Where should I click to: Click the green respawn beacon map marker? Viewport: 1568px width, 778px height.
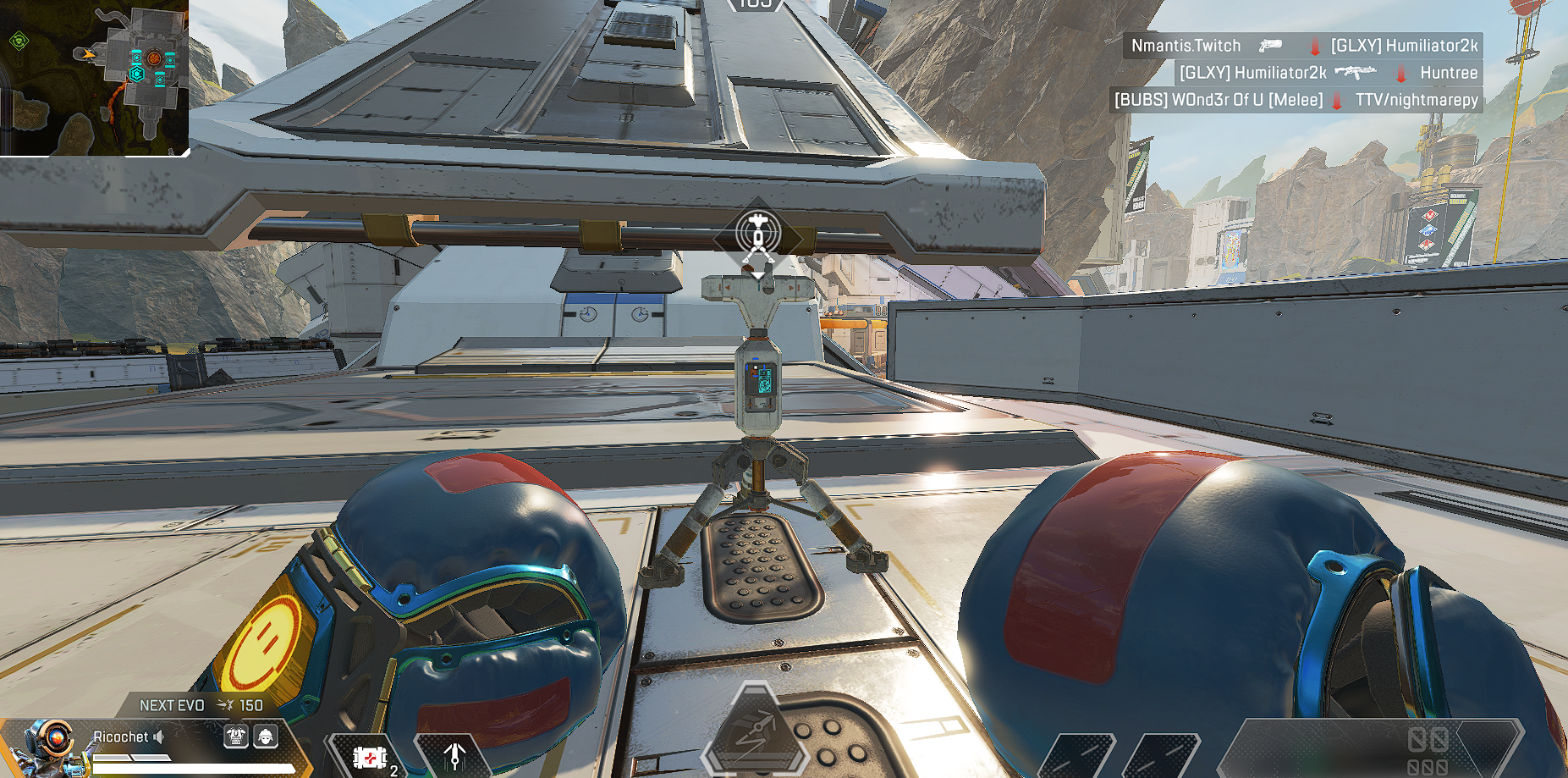[x=19, y=41]
